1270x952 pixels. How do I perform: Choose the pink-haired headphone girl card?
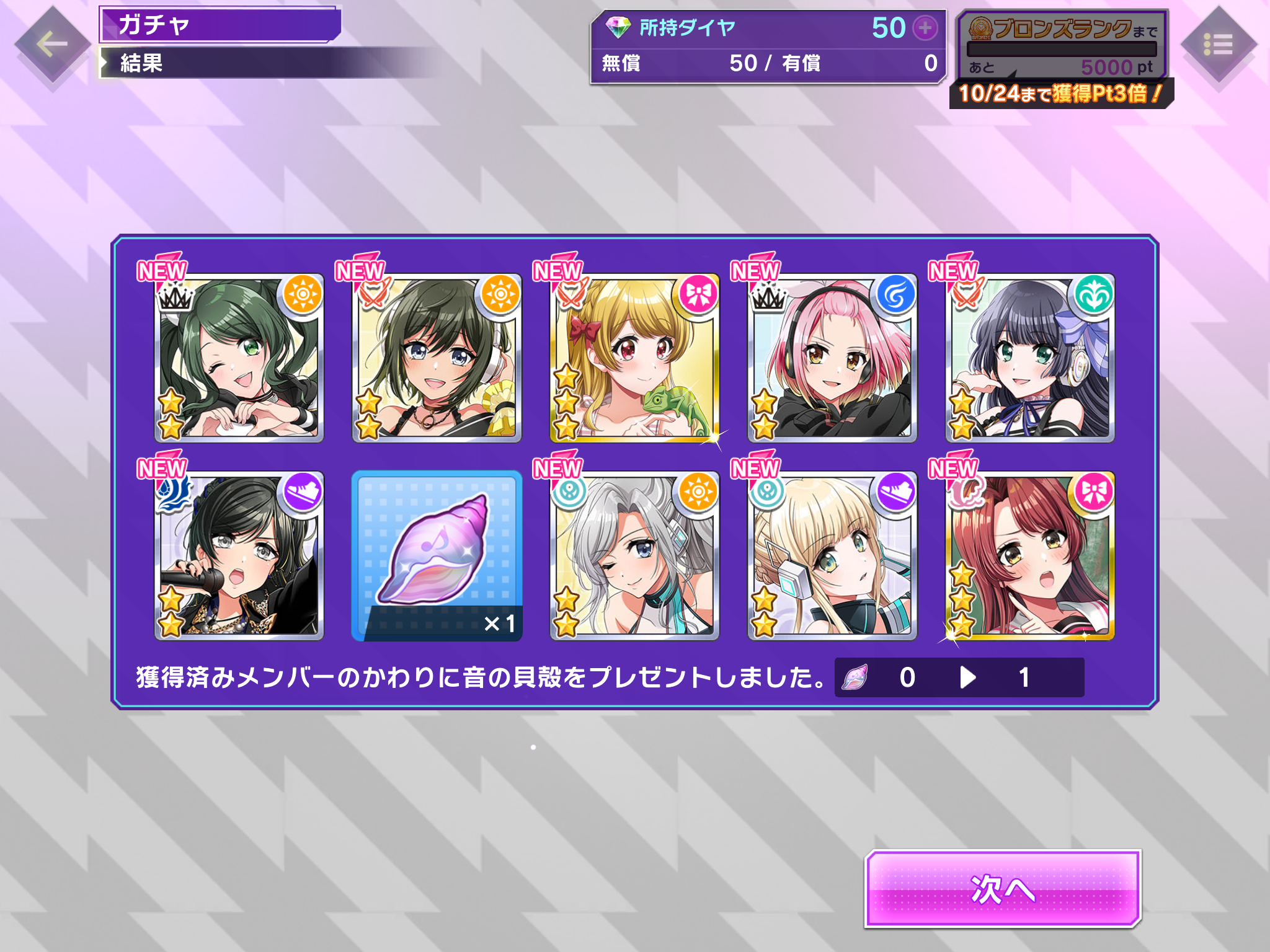click(x=832, y=358)
